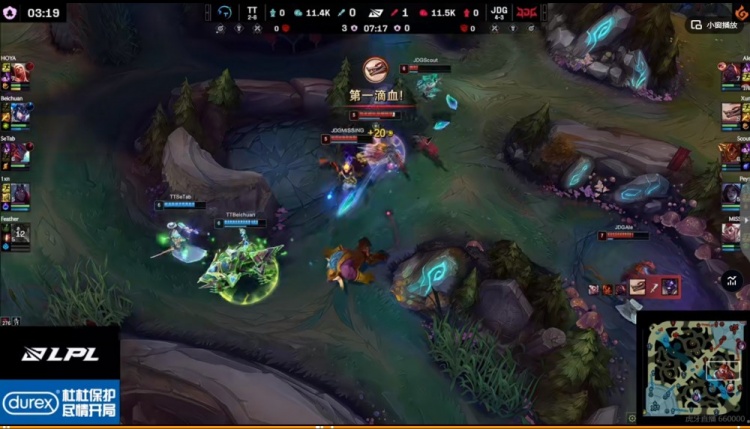
Task: Click the LPL league logo
Action: coord(60,354)
